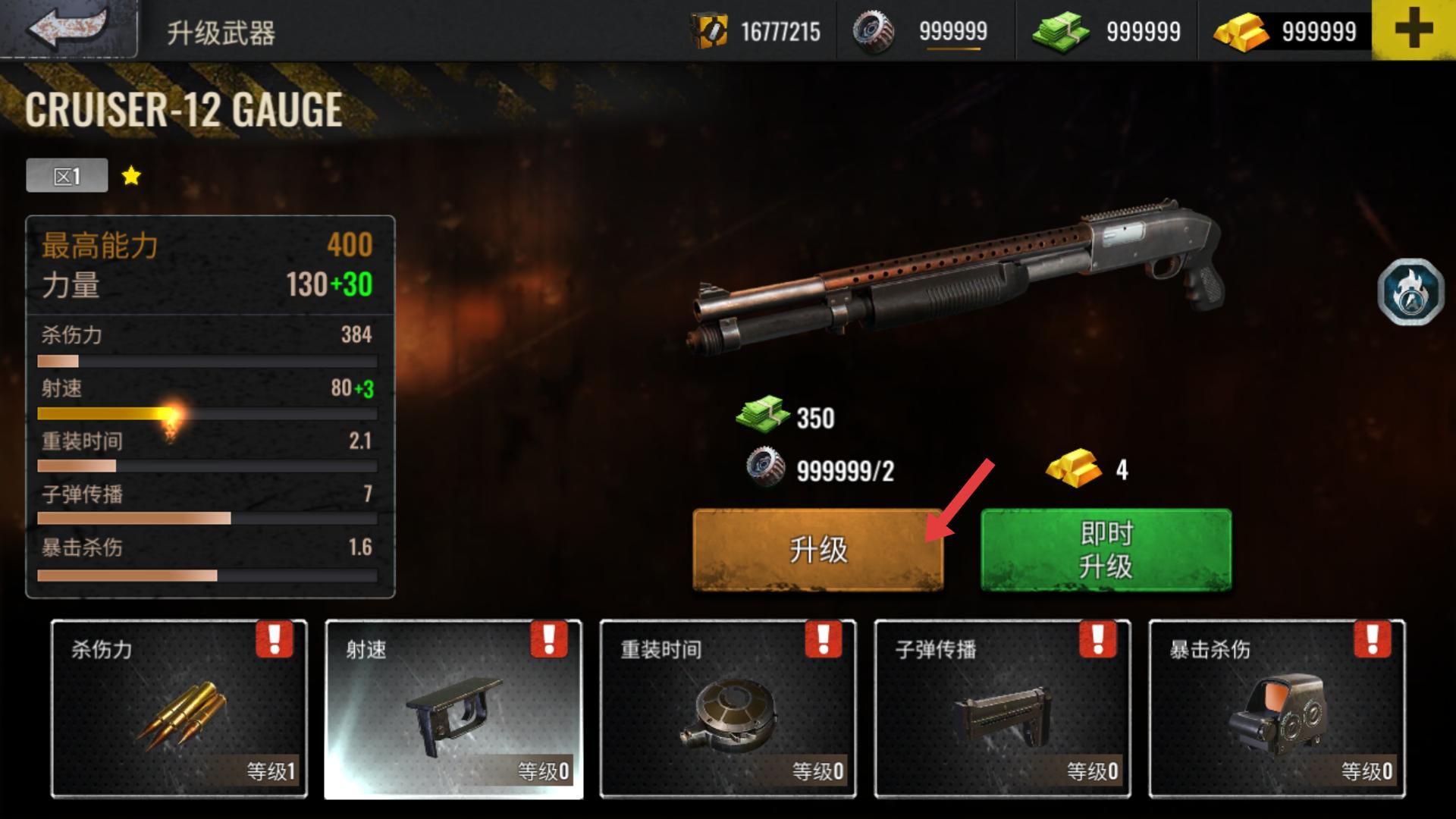Viewport: 1456px width, 819px height.
Task: Select the 射速 trigger upgrade card
Action: pos(453,709)
